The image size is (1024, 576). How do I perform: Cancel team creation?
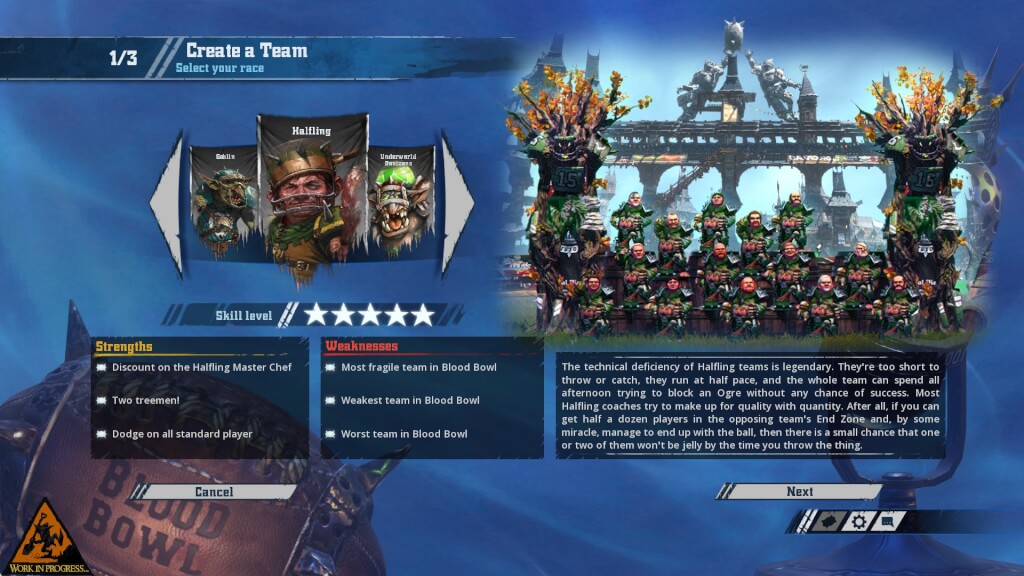pyautogui.click(x=214, y=491)
